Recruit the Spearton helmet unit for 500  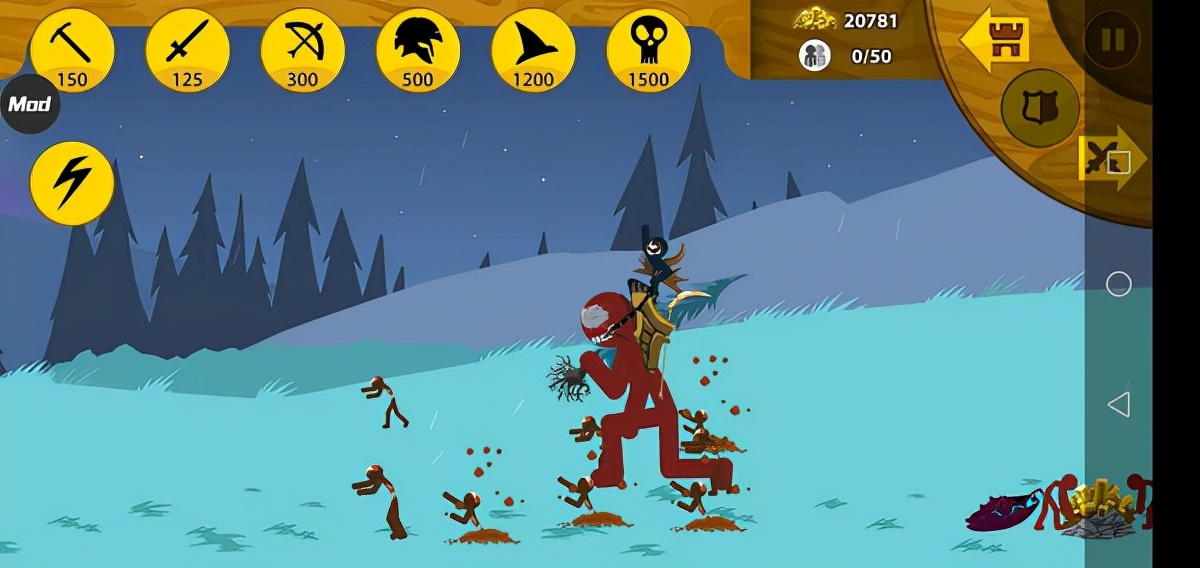[x=417, y=50]
